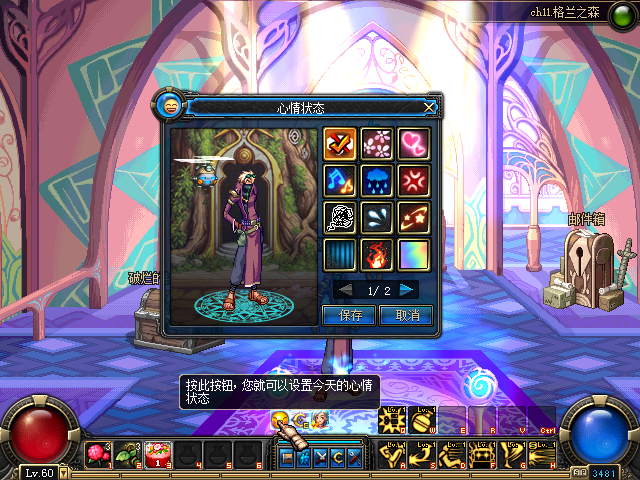Choose the blue vertical lines mood

[340, 255]
